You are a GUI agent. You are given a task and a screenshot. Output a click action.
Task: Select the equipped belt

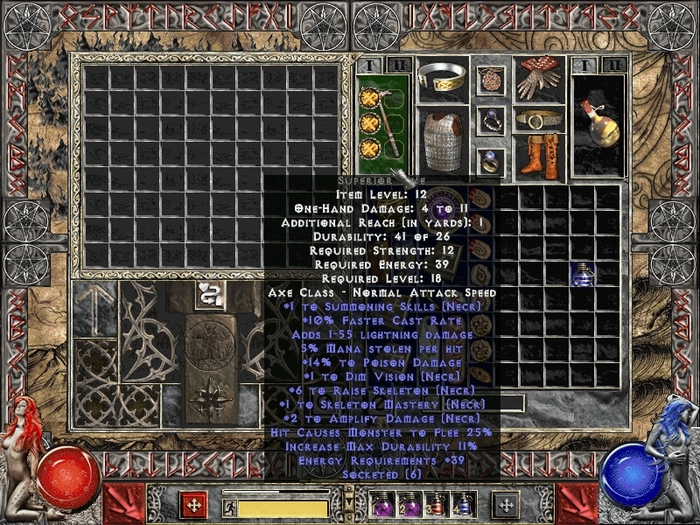coord(539,120)
